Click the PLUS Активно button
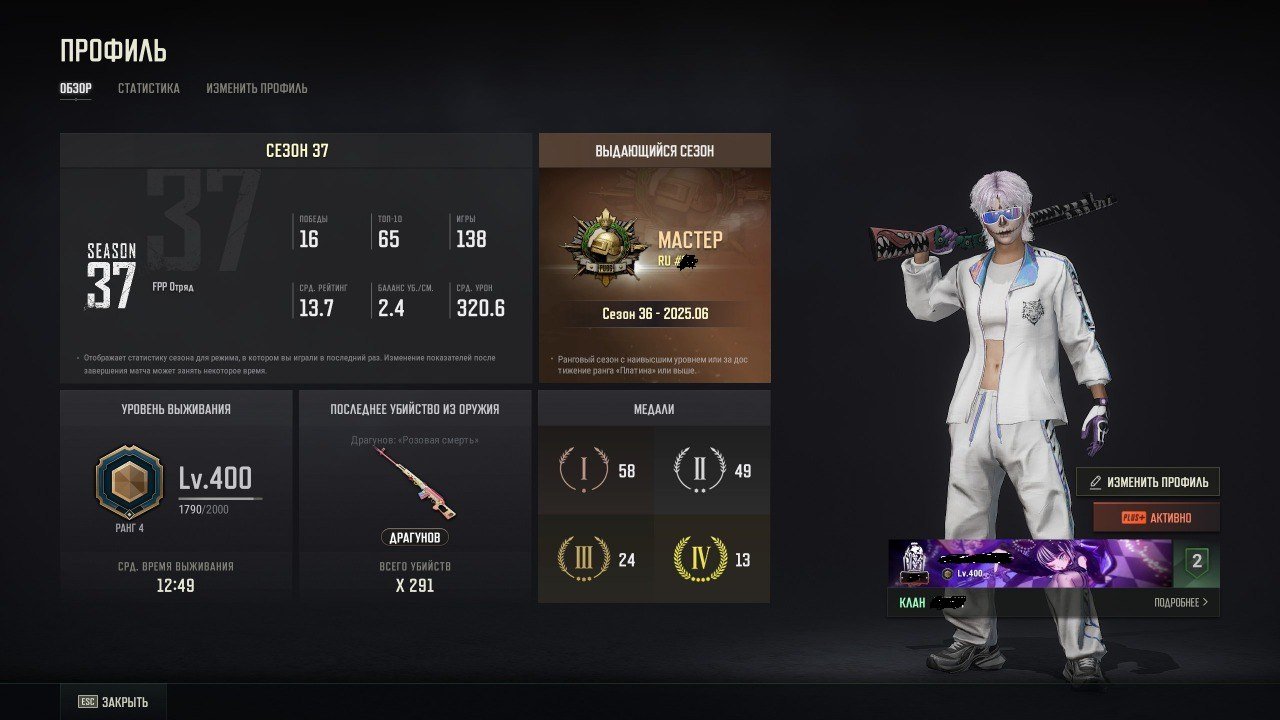Viewport: 1280px width, 720px height. point(1156,518)
